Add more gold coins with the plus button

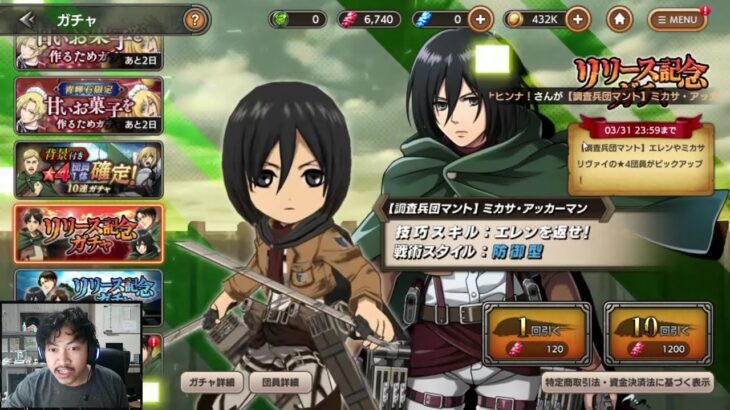pos(578,19)
